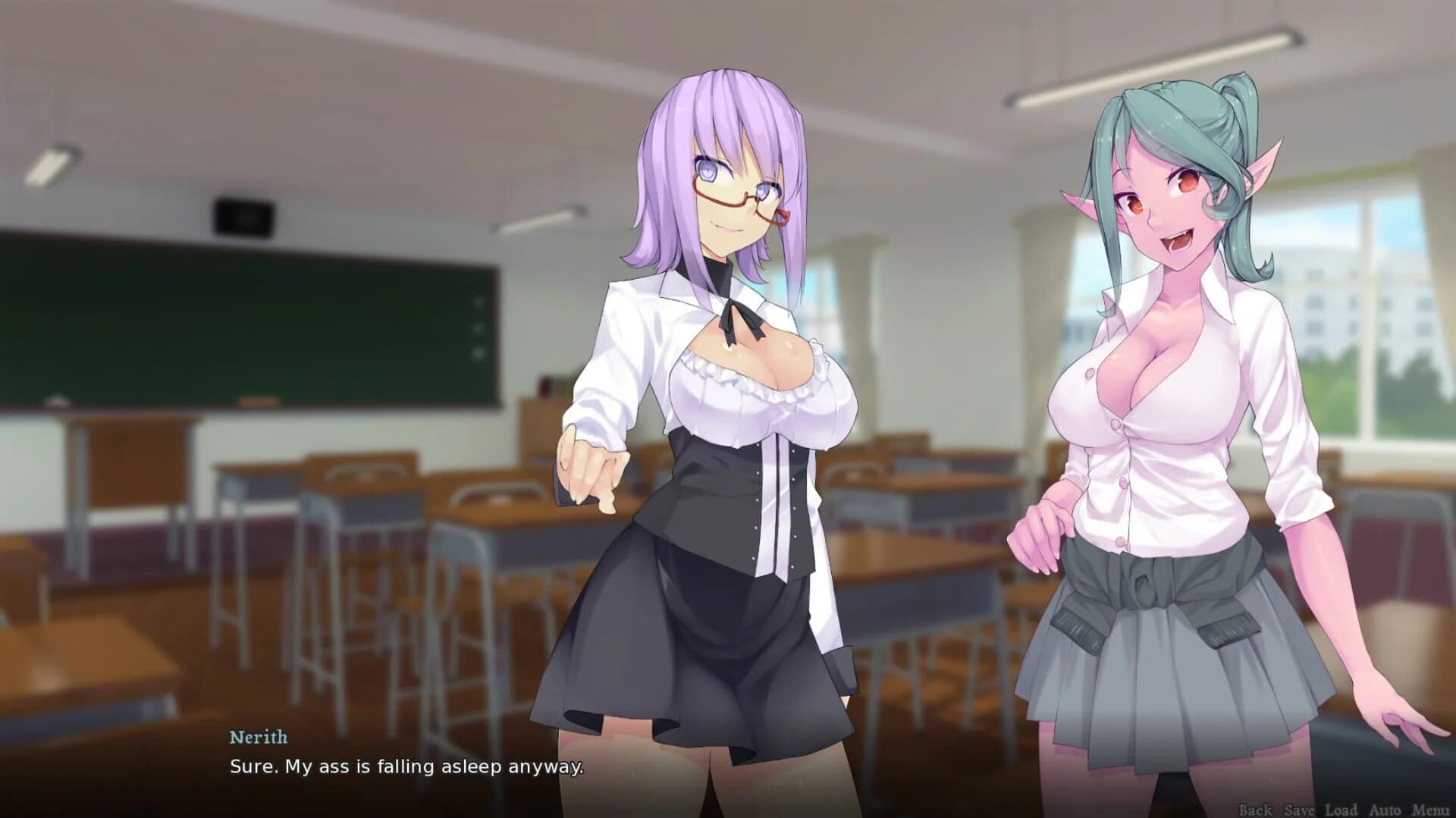Click Back to rewind the dialogue
This screenshot has height=818, width=1456.
tap(1254, 809)
